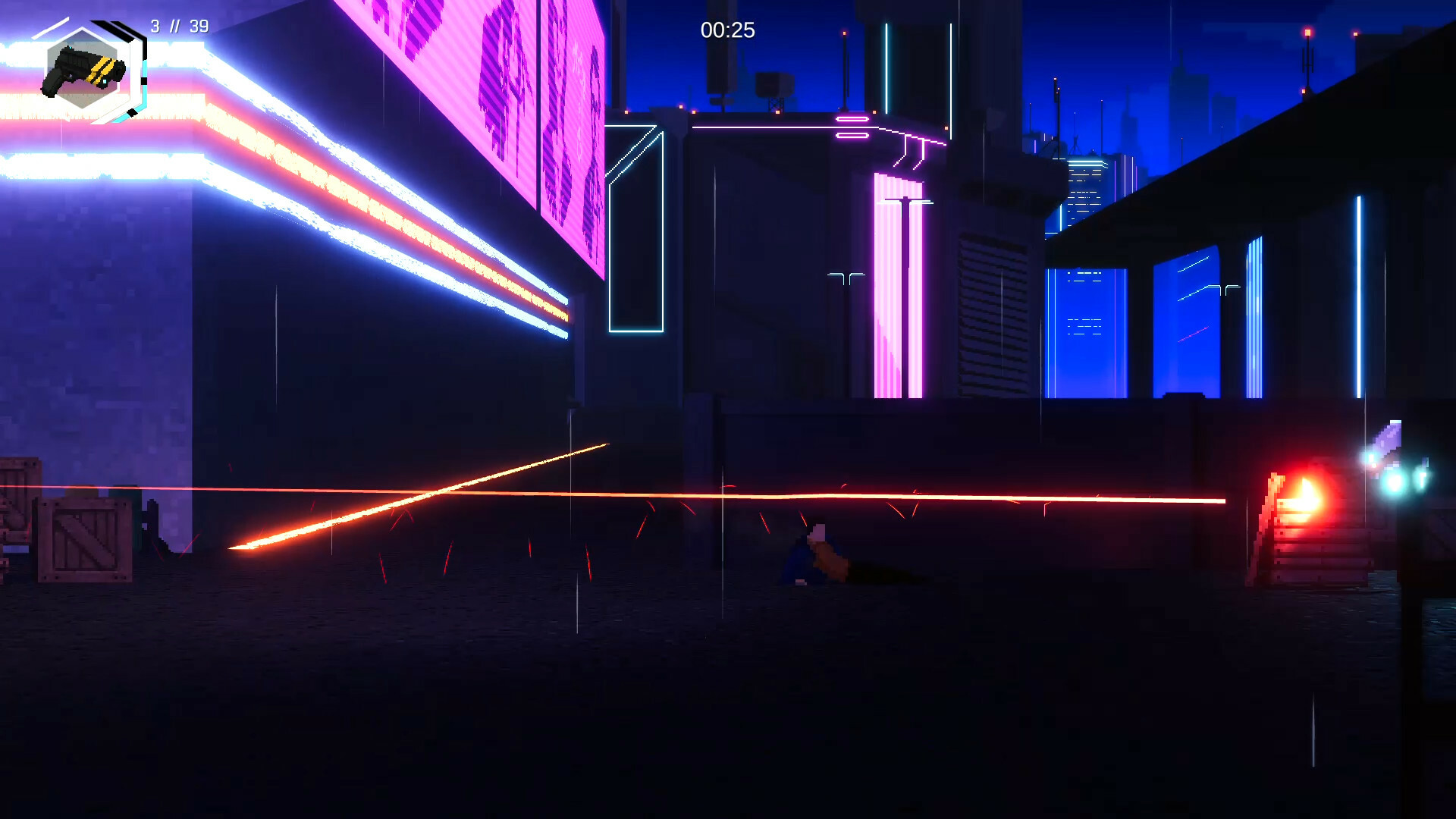
Task: Click the cyan neon window frame outline
Action: pyautogui.click(x=637, y=227)
